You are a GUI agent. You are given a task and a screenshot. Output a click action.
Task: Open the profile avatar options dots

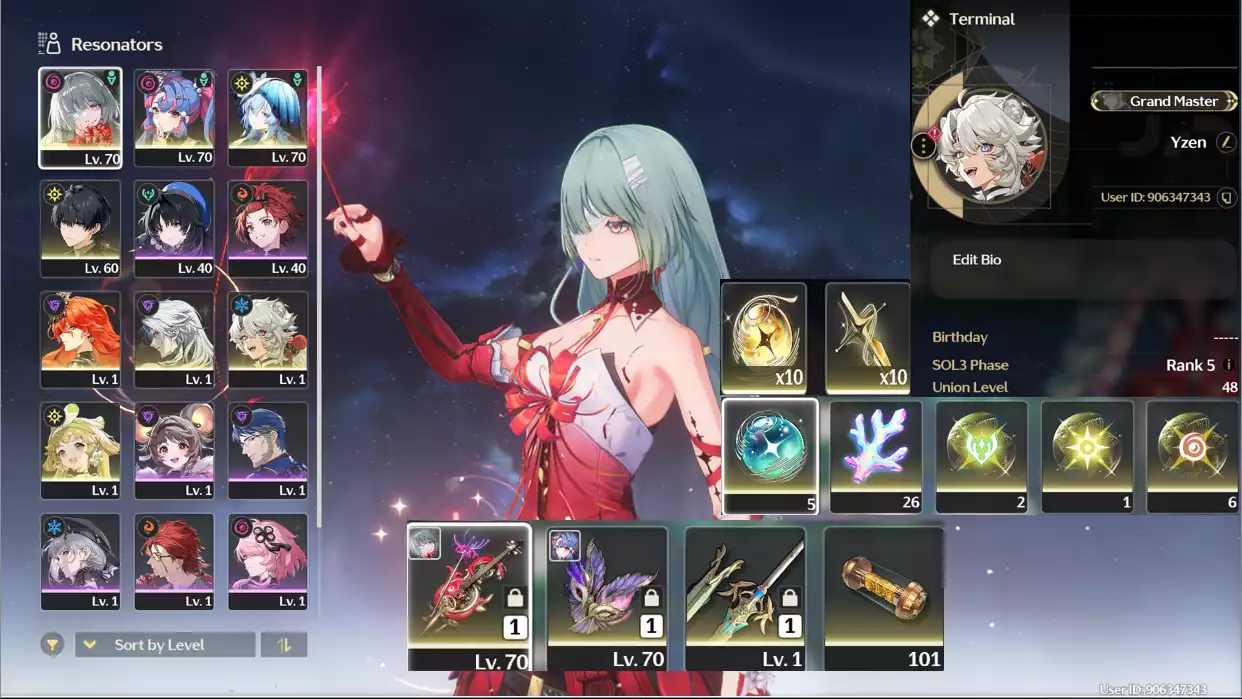point(923,146)
